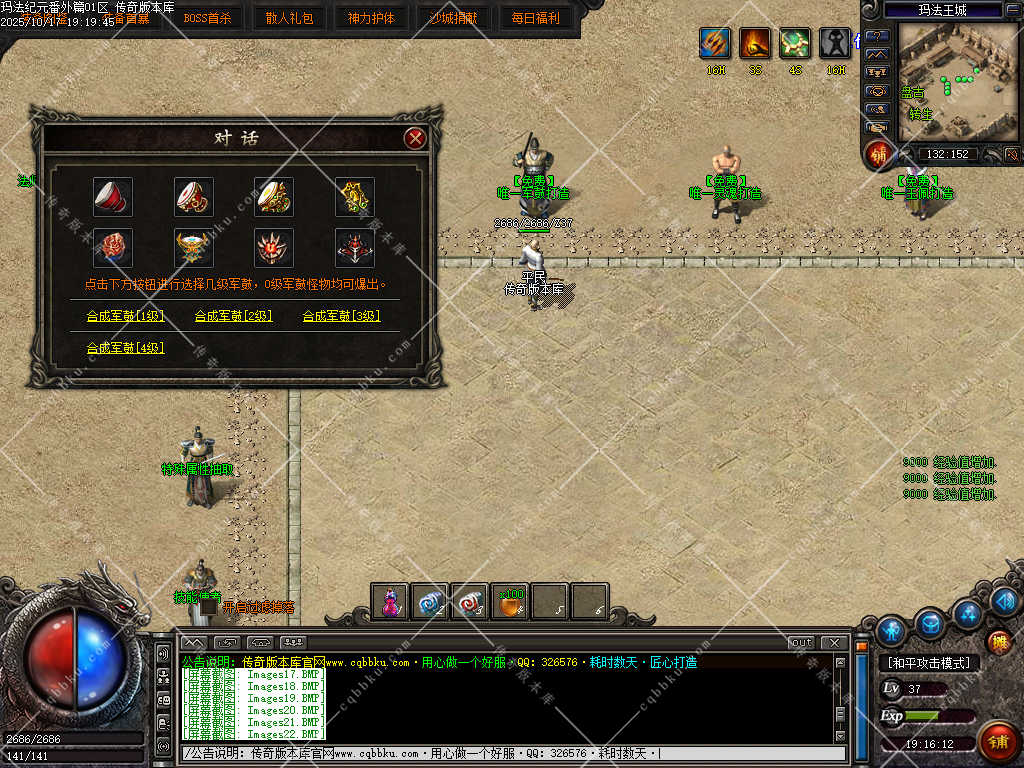Select the 合成军鼓[3级] link
Image resolution: width=1024 pixels, height=768 pixels.
point(341,316)
